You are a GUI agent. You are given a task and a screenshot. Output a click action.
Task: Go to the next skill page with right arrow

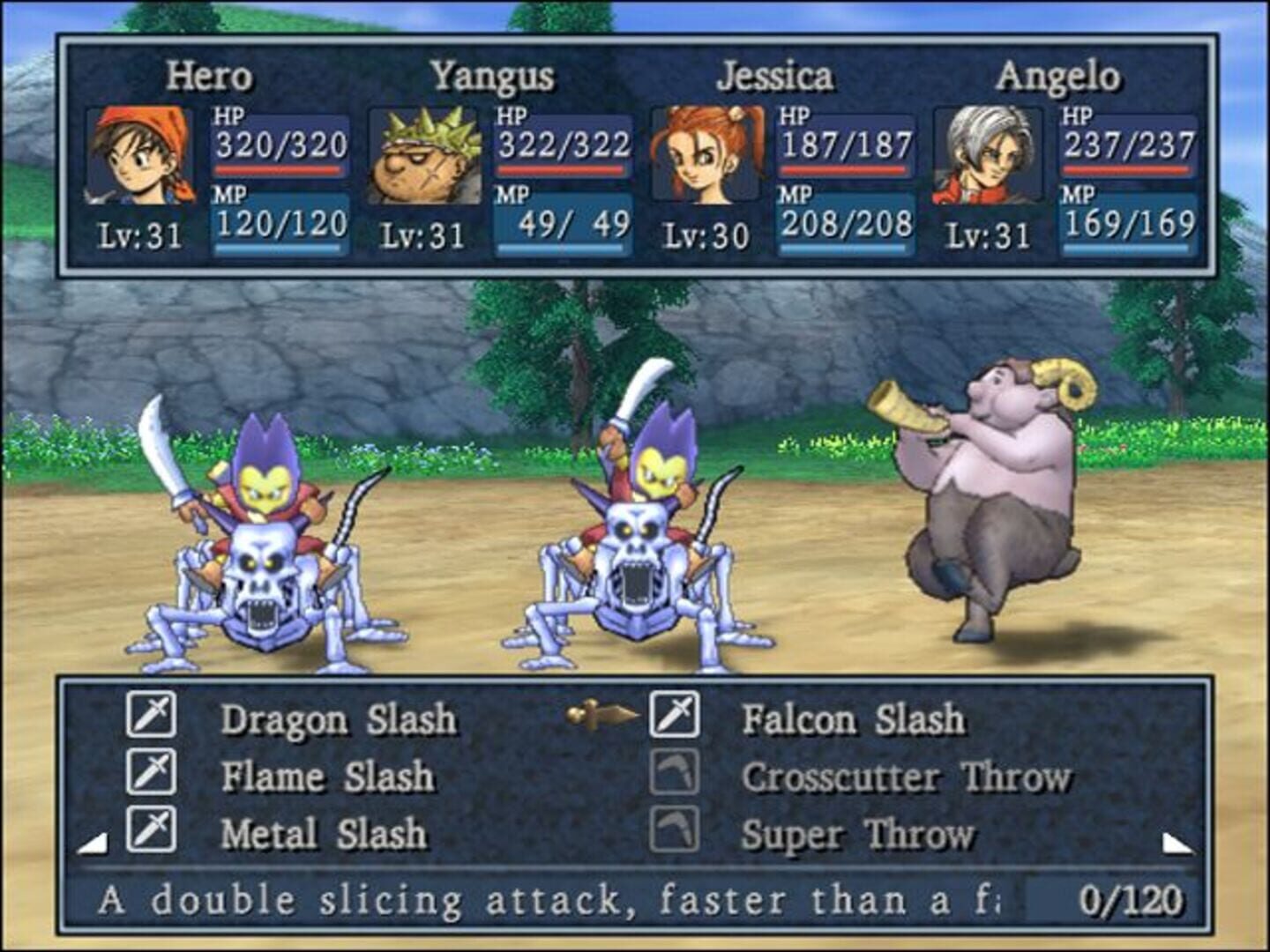[x=1177, y=844]
